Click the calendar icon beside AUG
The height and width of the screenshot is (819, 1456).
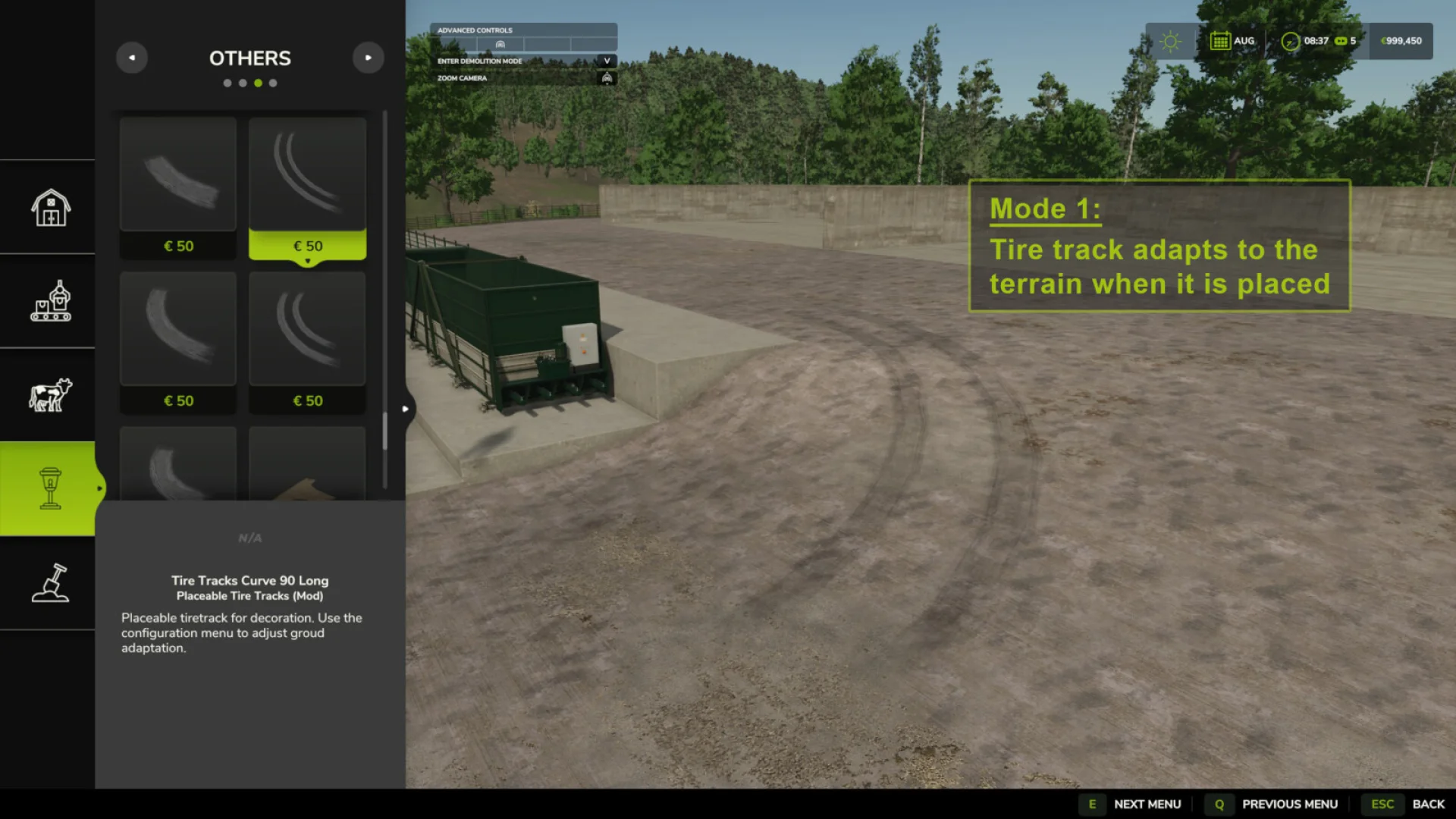(1221, 40)
